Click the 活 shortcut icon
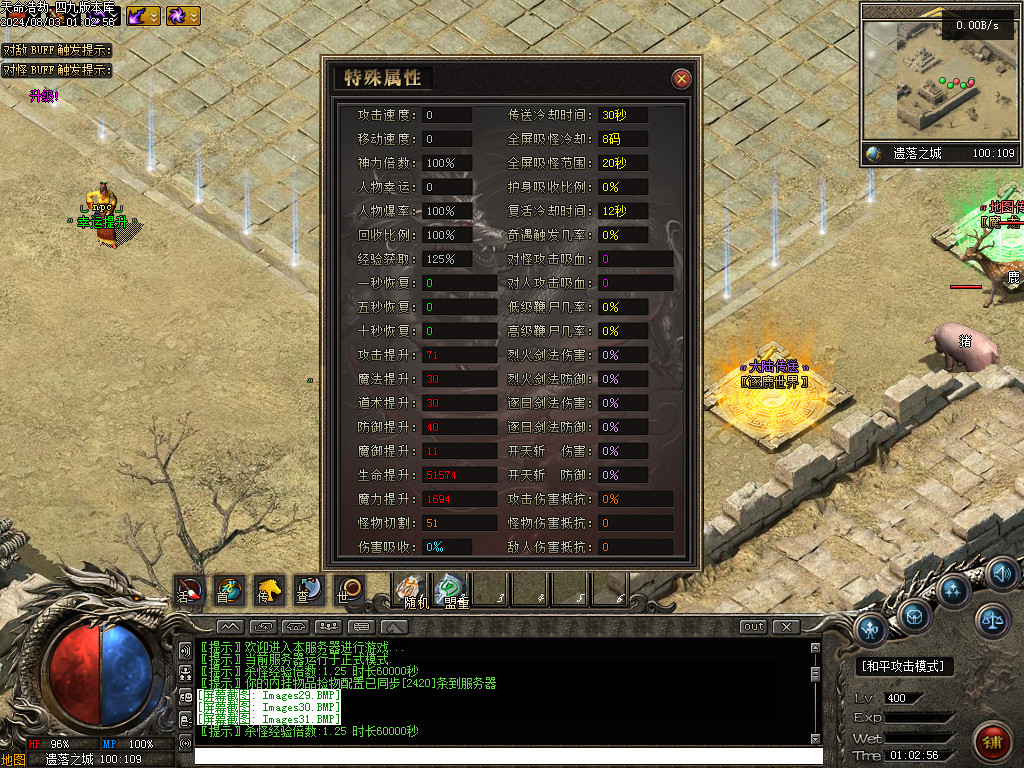This screenshot has height=768, width=1024. pos(189,590)
